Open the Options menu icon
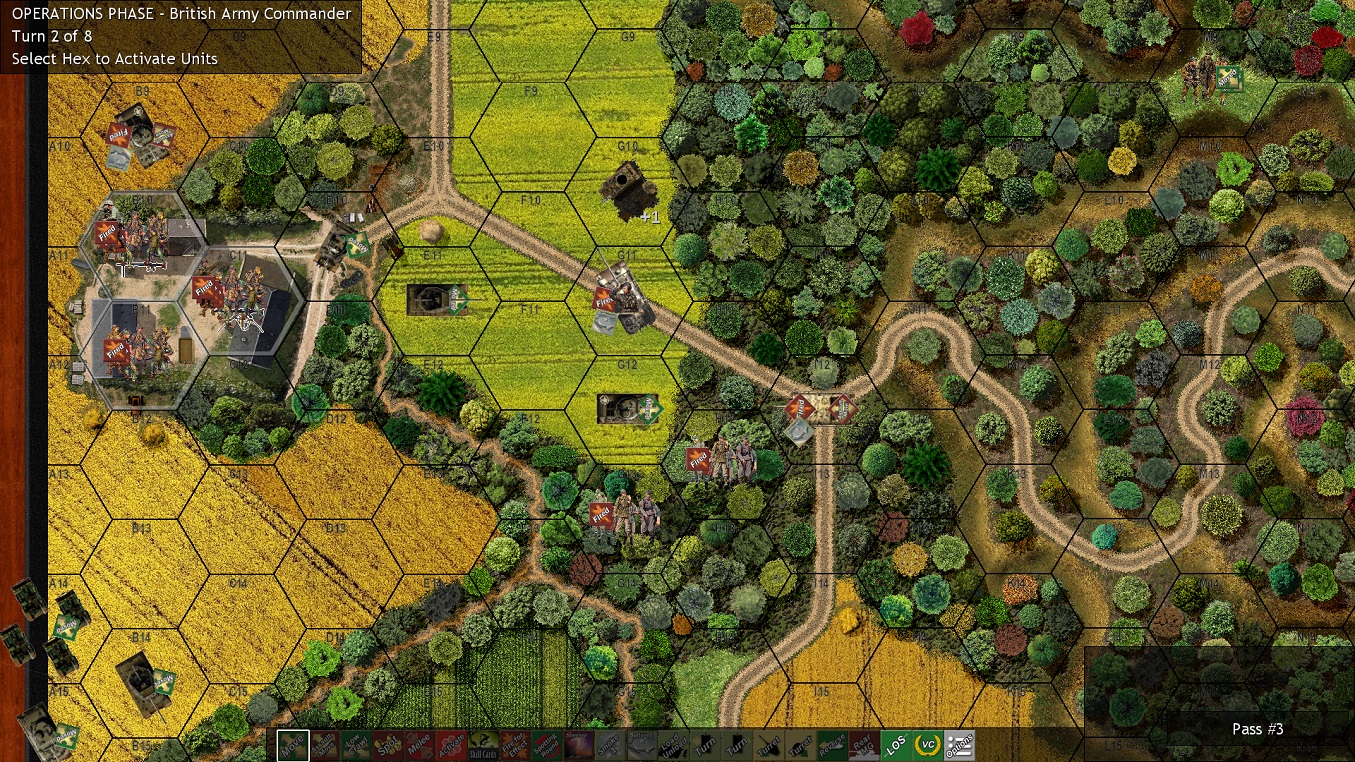1355x762 pixels. coord(960,745)
